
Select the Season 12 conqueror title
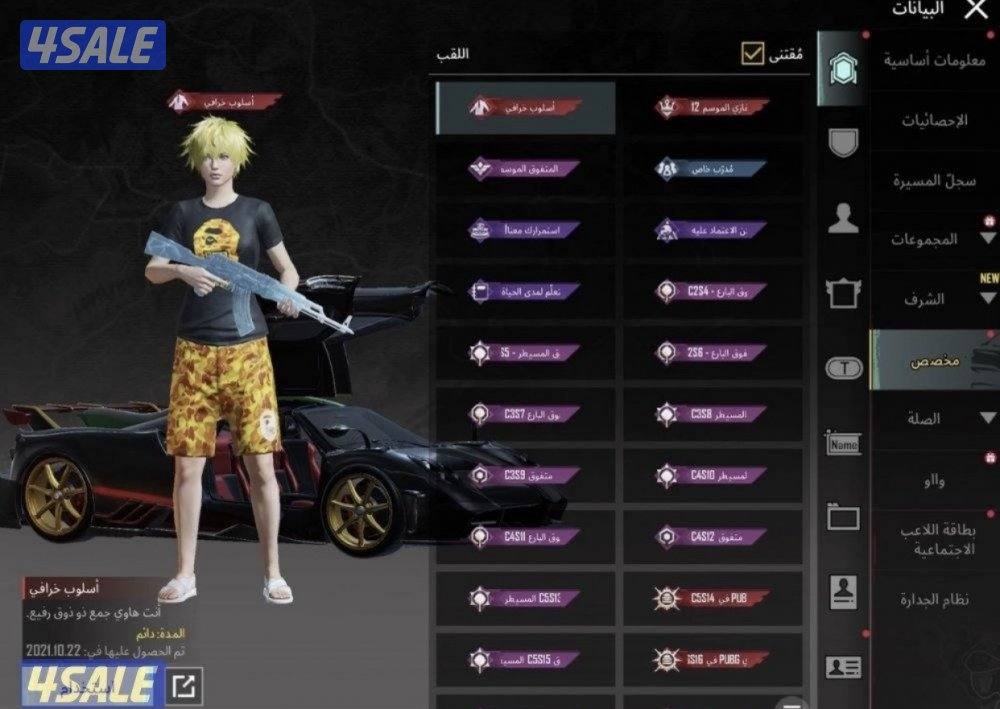click(x=712, y=107)
